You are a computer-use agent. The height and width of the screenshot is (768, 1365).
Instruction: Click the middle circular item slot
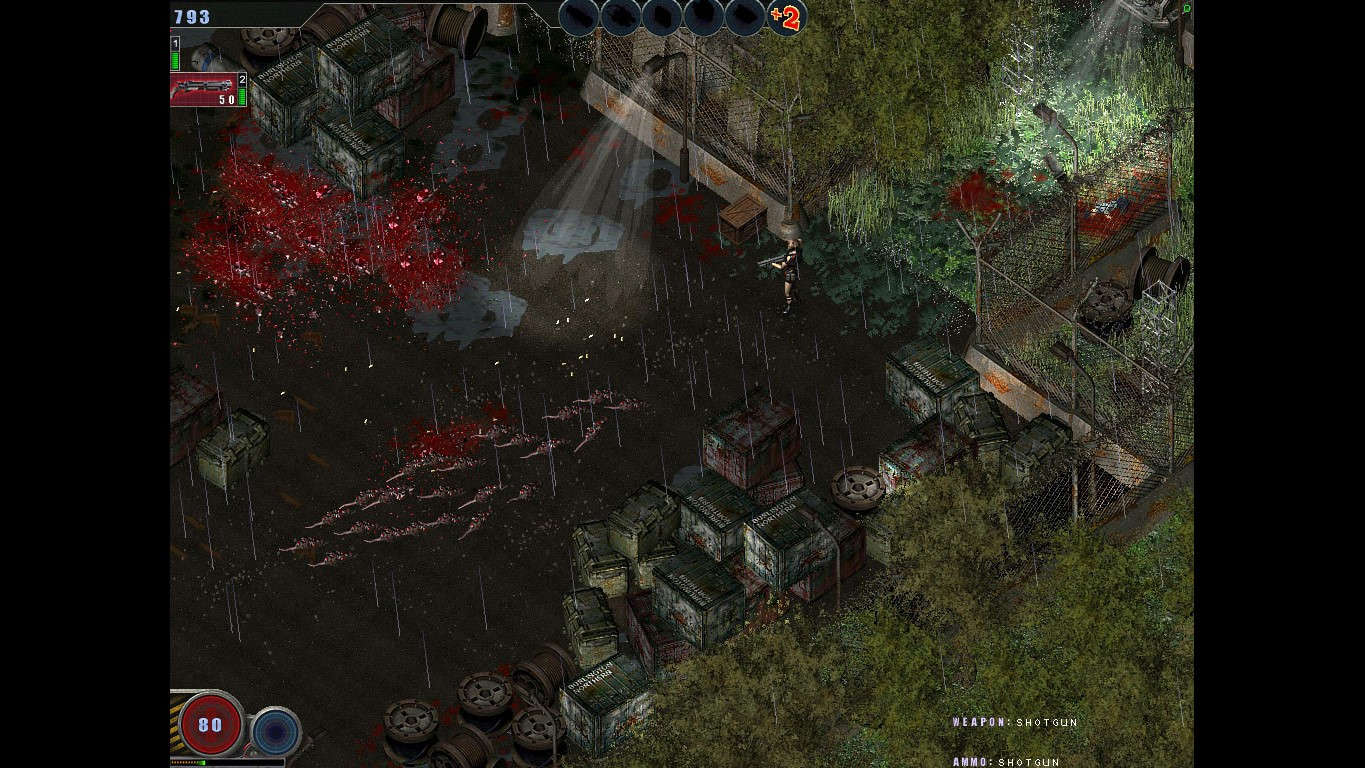pos(662,17)
